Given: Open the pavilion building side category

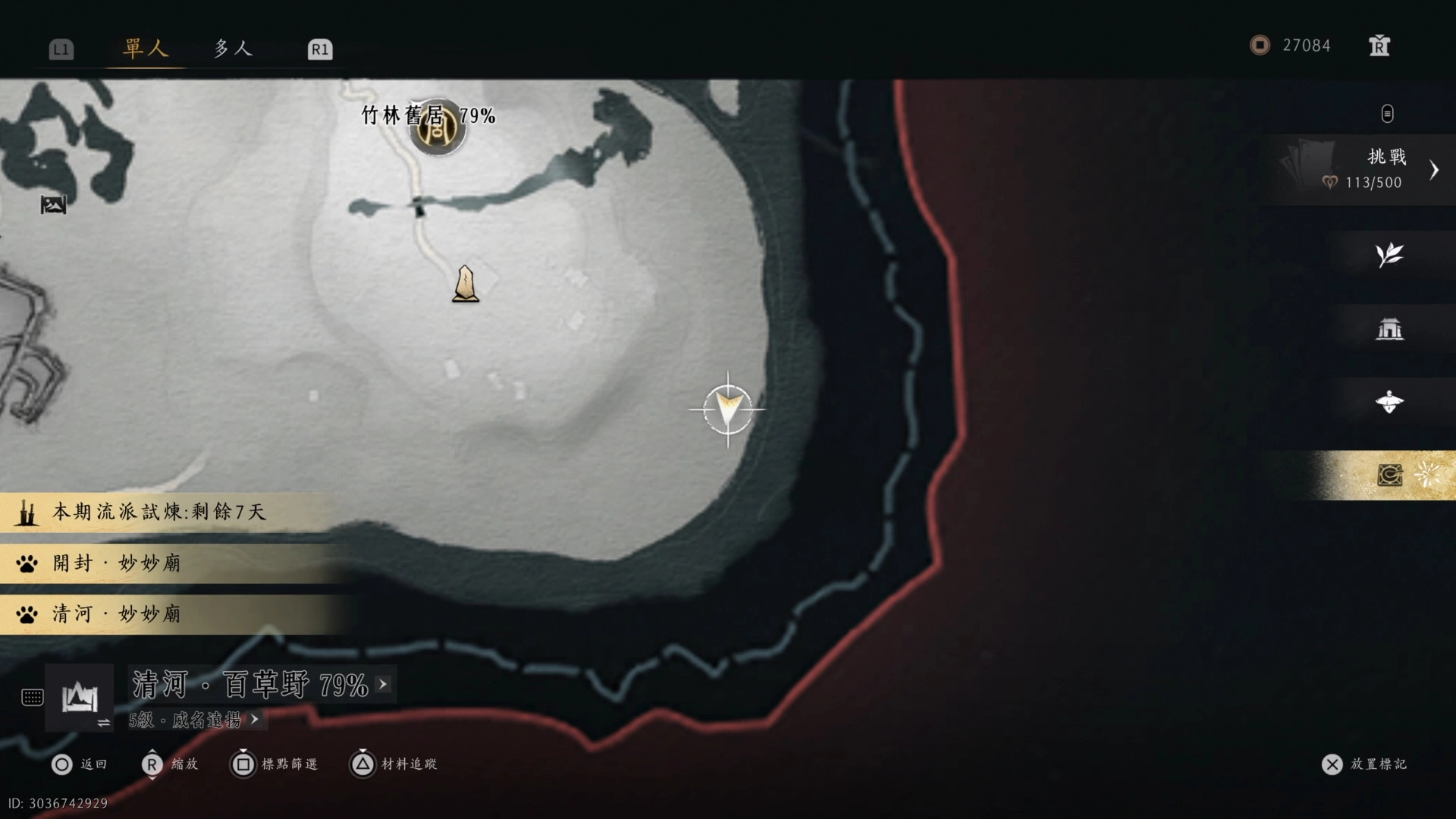Looking at the screenshot, I should point(1389,329).
